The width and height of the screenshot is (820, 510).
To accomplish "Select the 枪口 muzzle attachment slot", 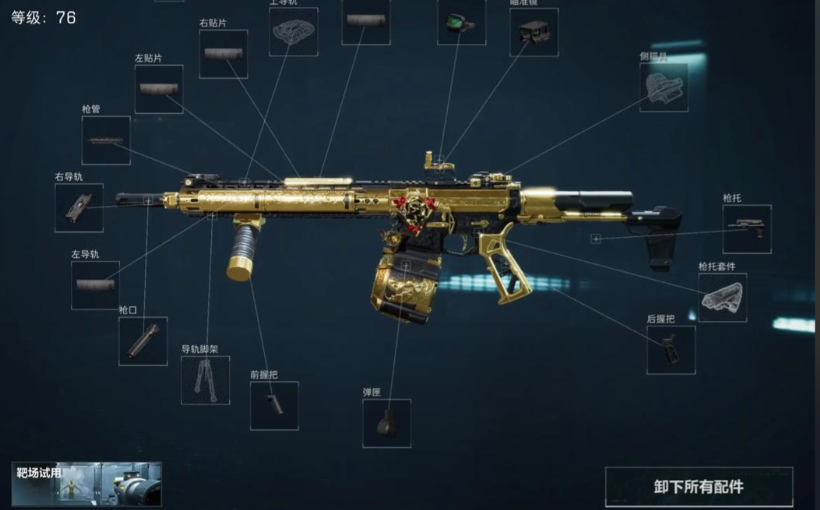I will point(143,341).
